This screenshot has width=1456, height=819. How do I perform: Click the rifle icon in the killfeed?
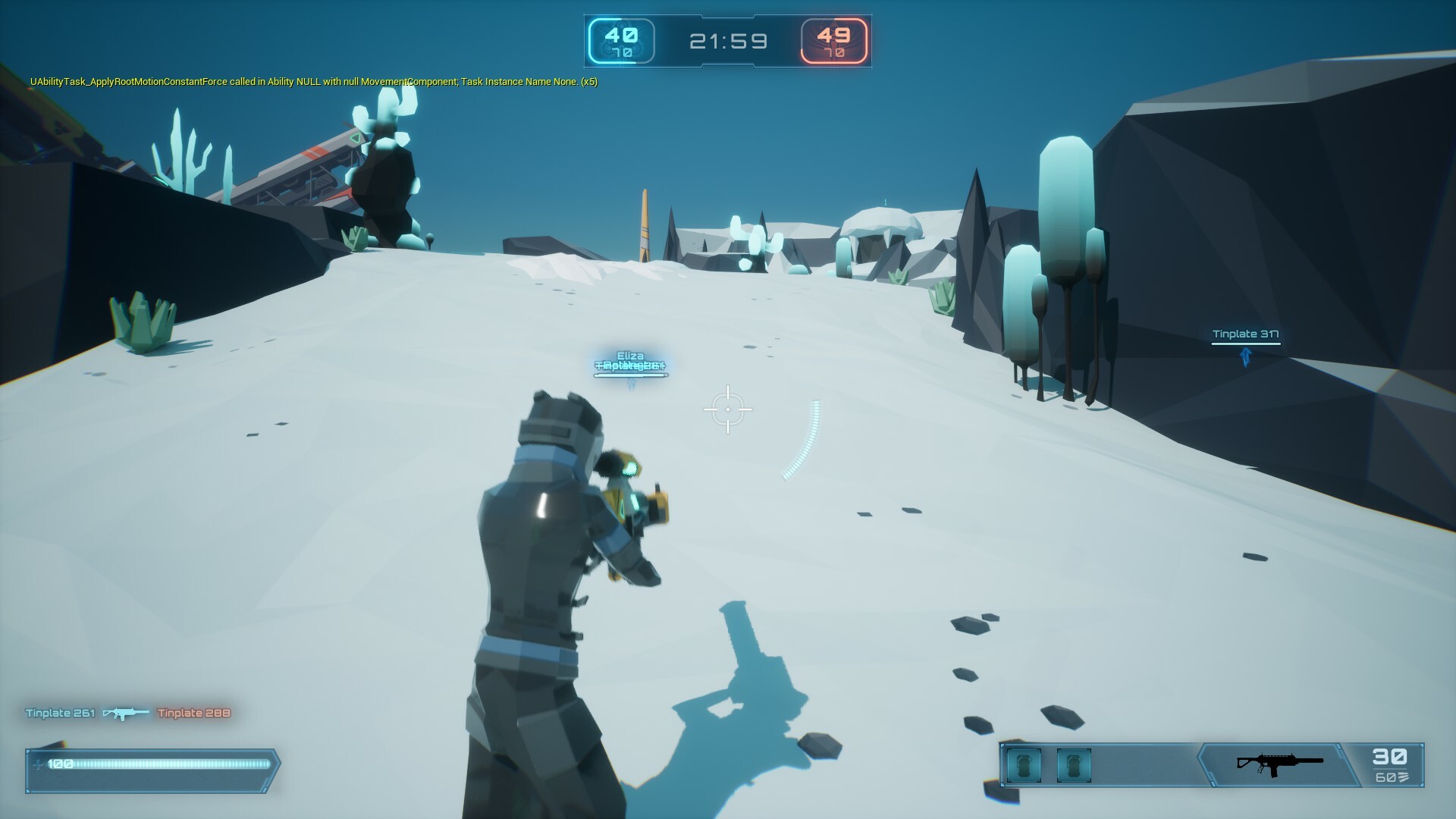pyautogui.click(x=126, y=714)
